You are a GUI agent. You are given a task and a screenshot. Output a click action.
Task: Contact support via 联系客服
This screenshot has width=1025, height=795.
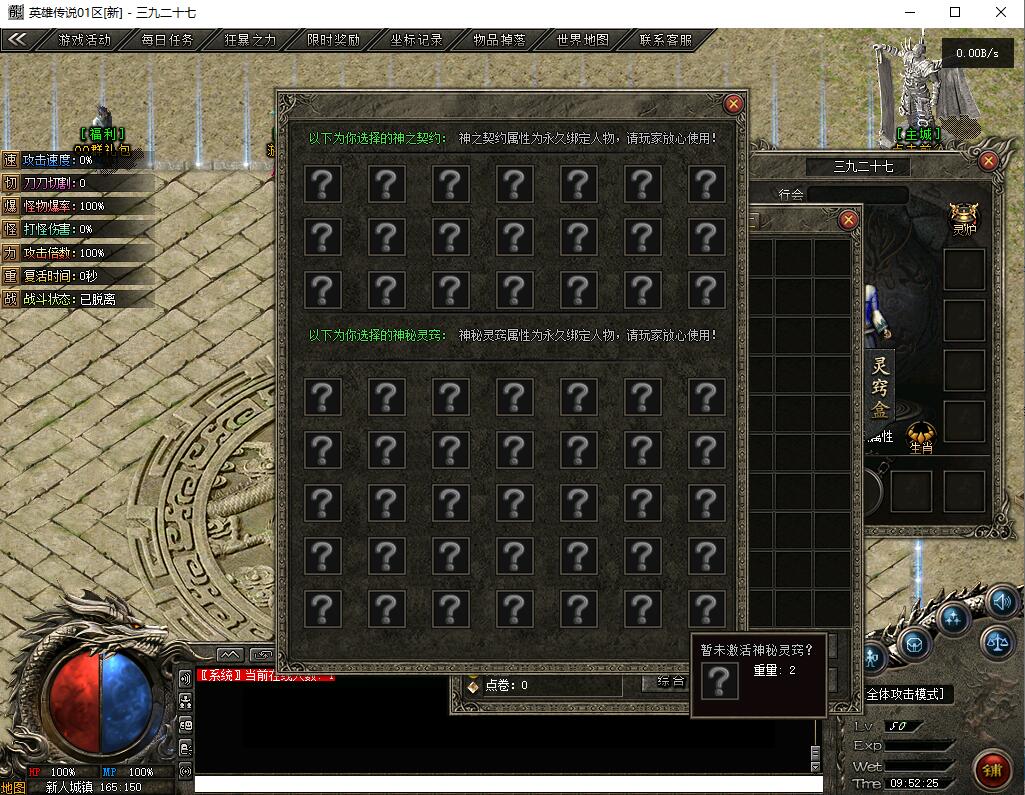[665, 41]
